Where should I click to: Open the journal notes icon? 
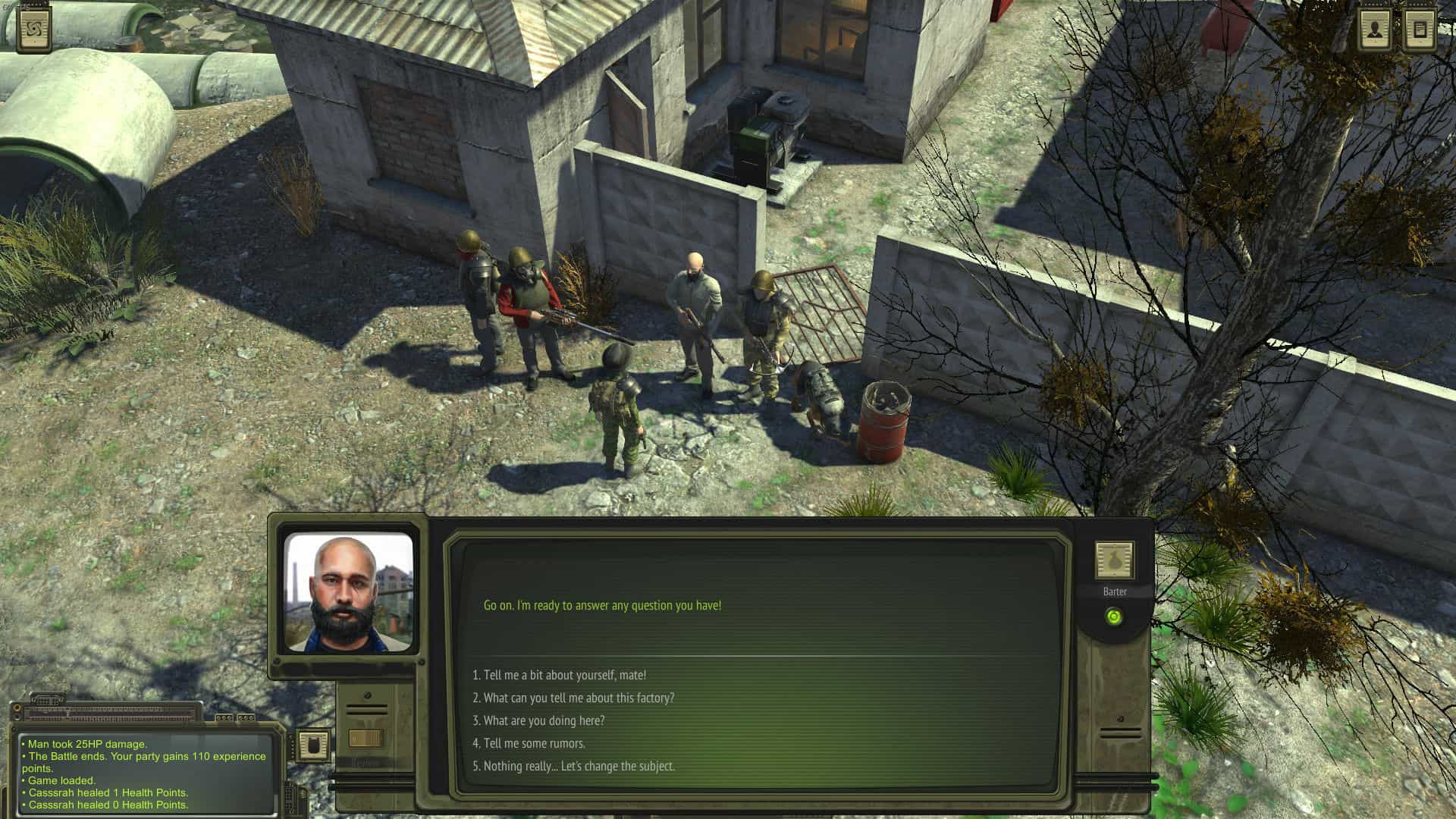click(1419, 30)
